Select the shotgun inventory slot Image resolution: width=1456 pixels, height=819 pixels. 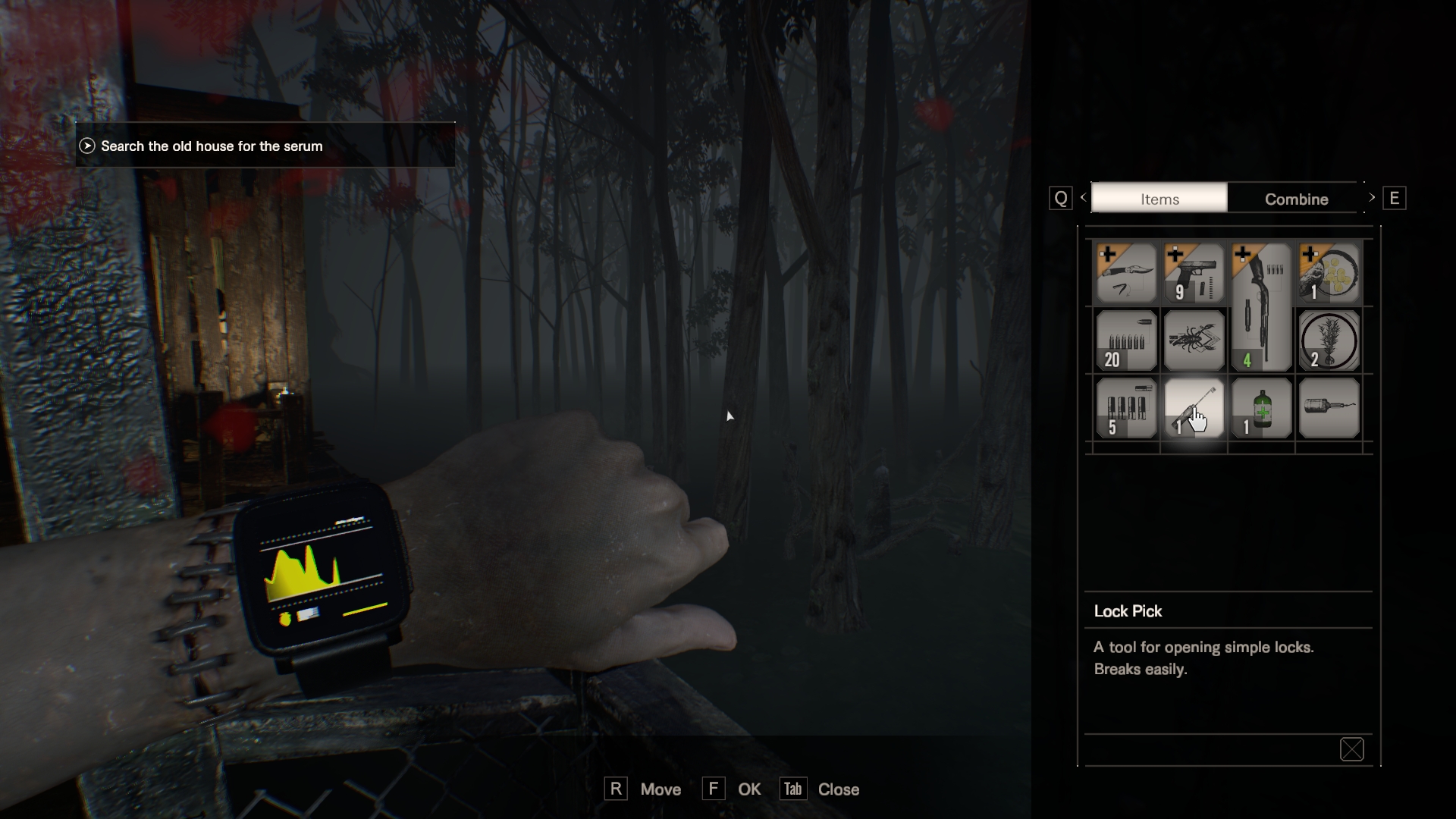(1261, 307)
